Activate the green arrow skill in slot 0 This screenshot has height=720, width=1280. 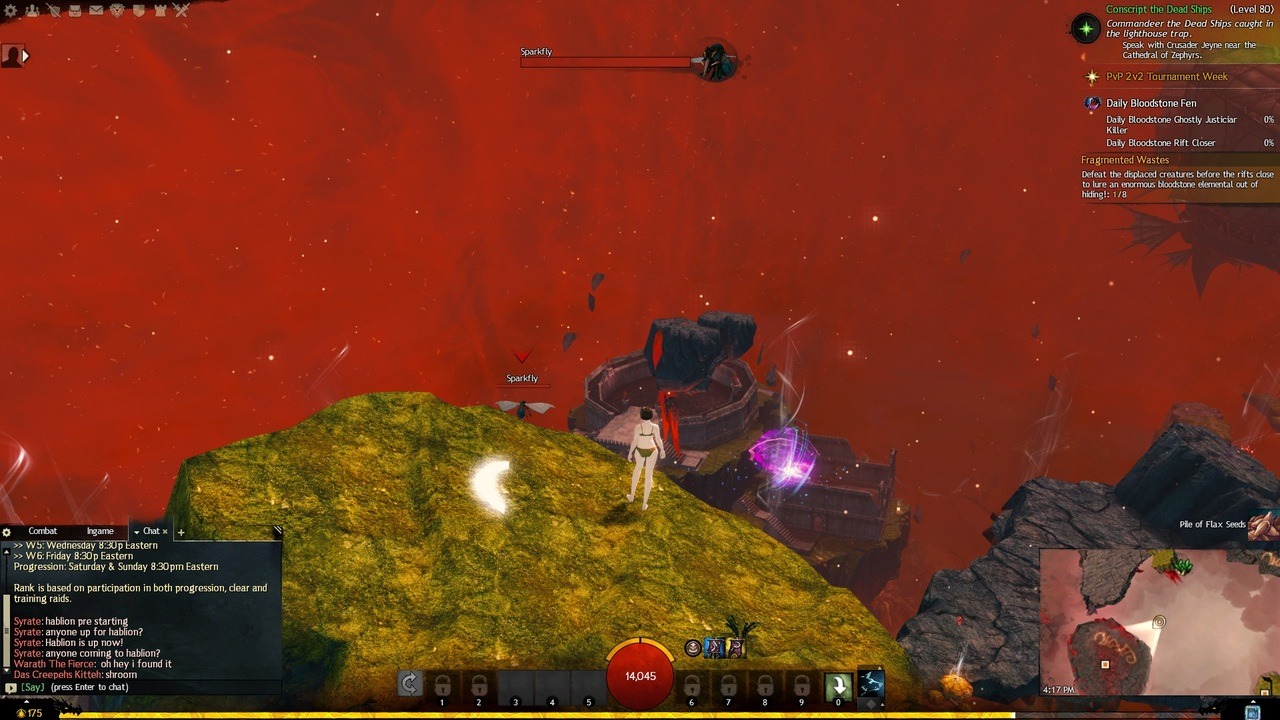coord(838,685)
